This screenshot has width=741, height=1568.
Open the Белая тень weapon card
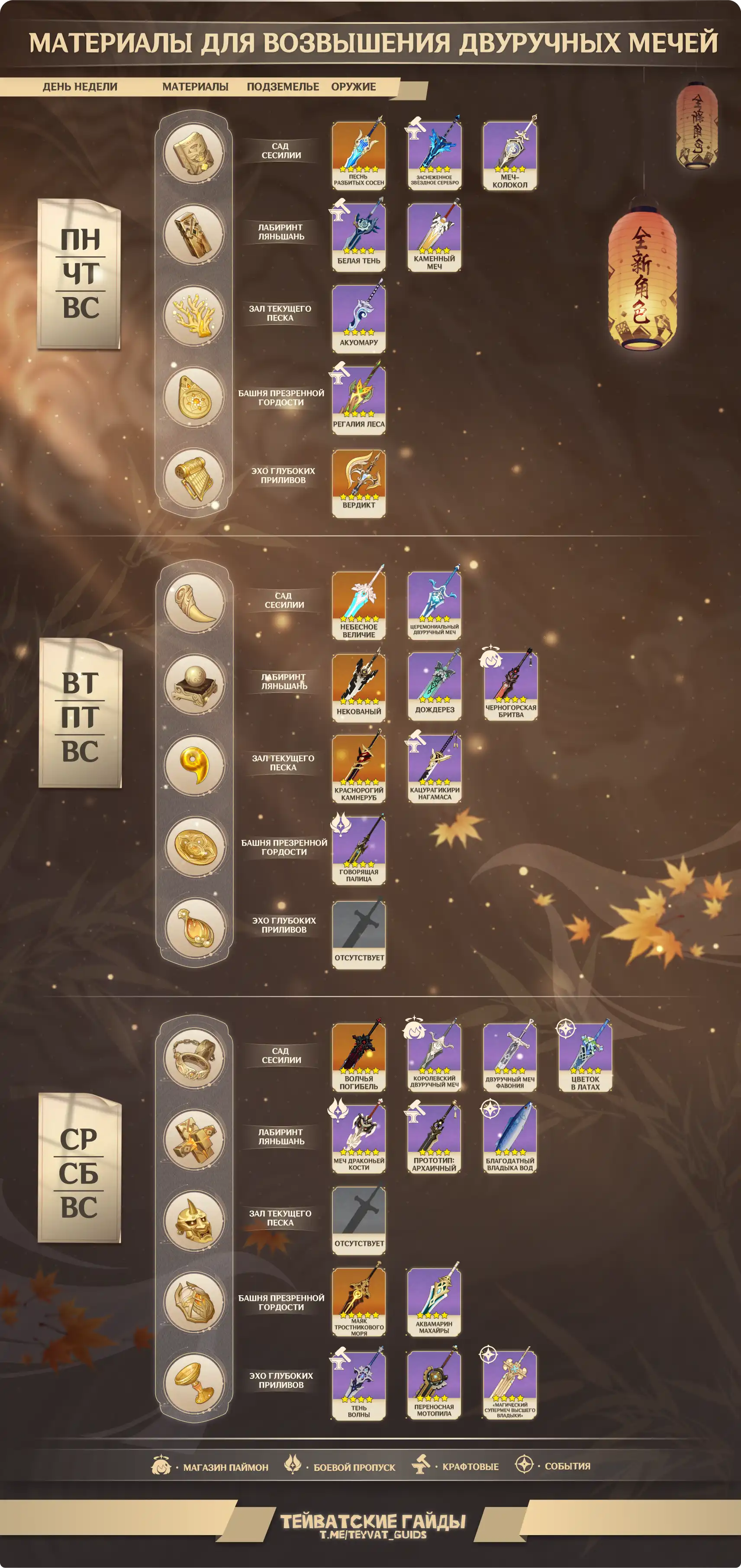(x=358, y=236)
